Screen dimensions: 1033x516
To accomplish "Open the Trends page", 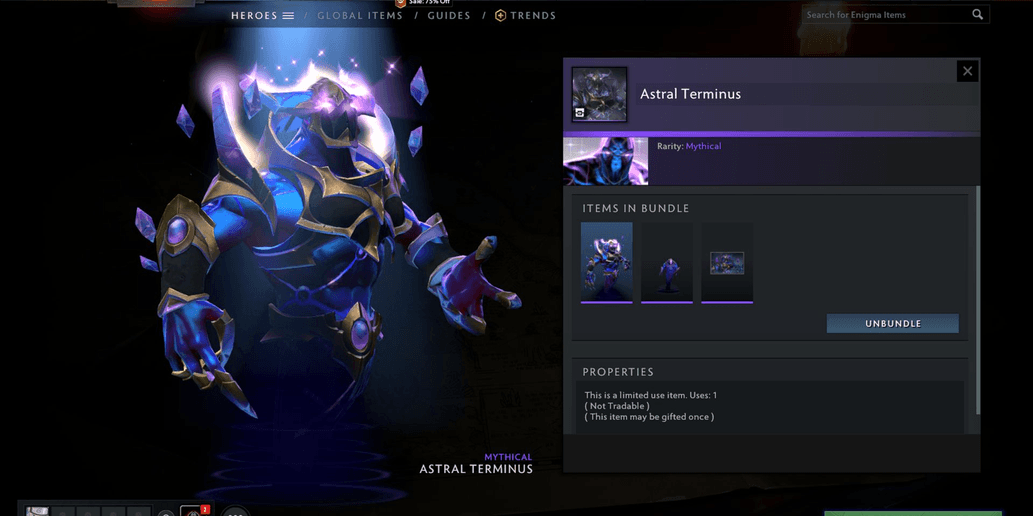I will pyautogui.click(x=526, y=16).
